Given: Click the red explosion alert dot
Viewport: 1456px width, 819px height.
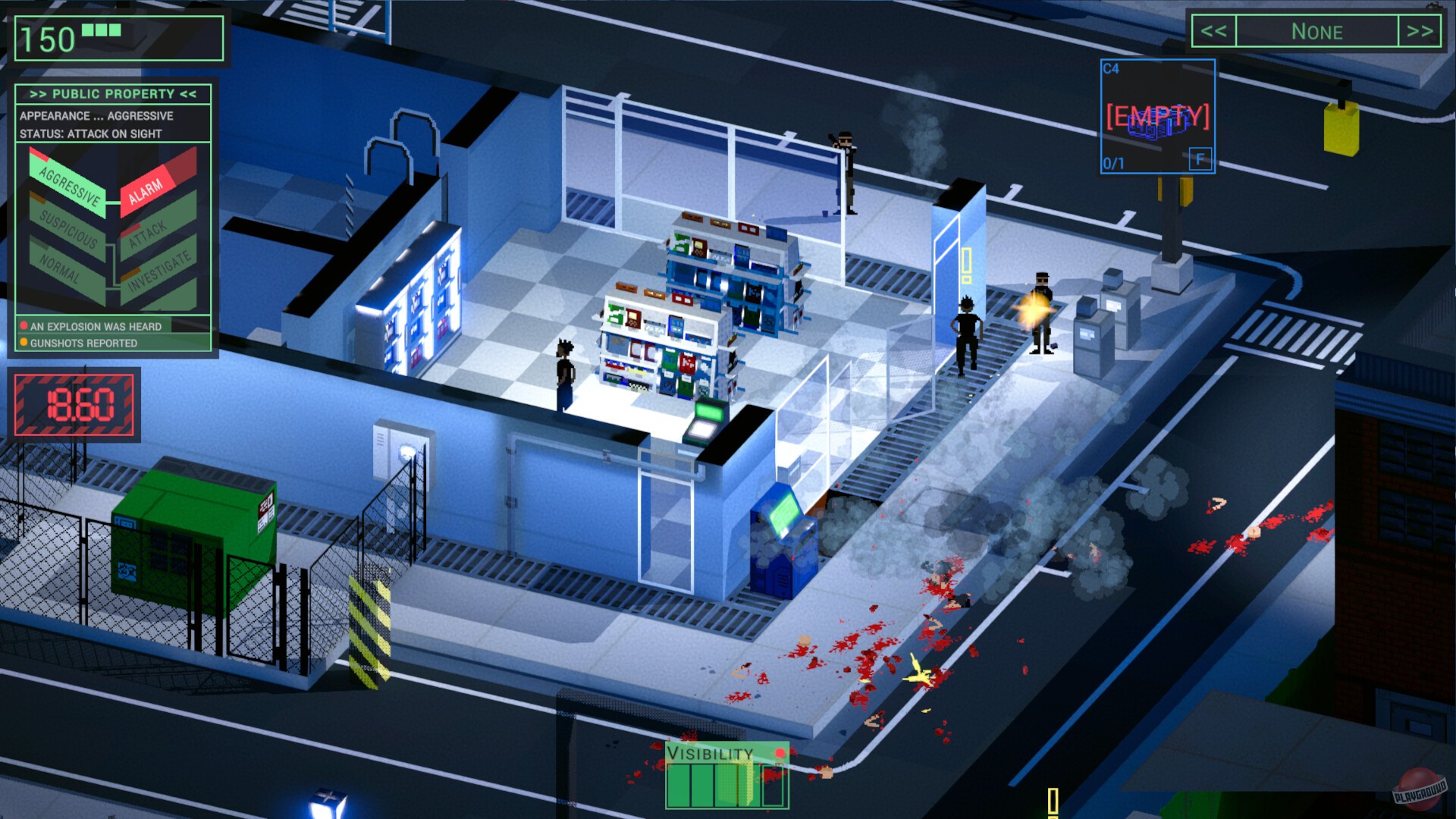Looking at the screenshot, I should 24,326.
